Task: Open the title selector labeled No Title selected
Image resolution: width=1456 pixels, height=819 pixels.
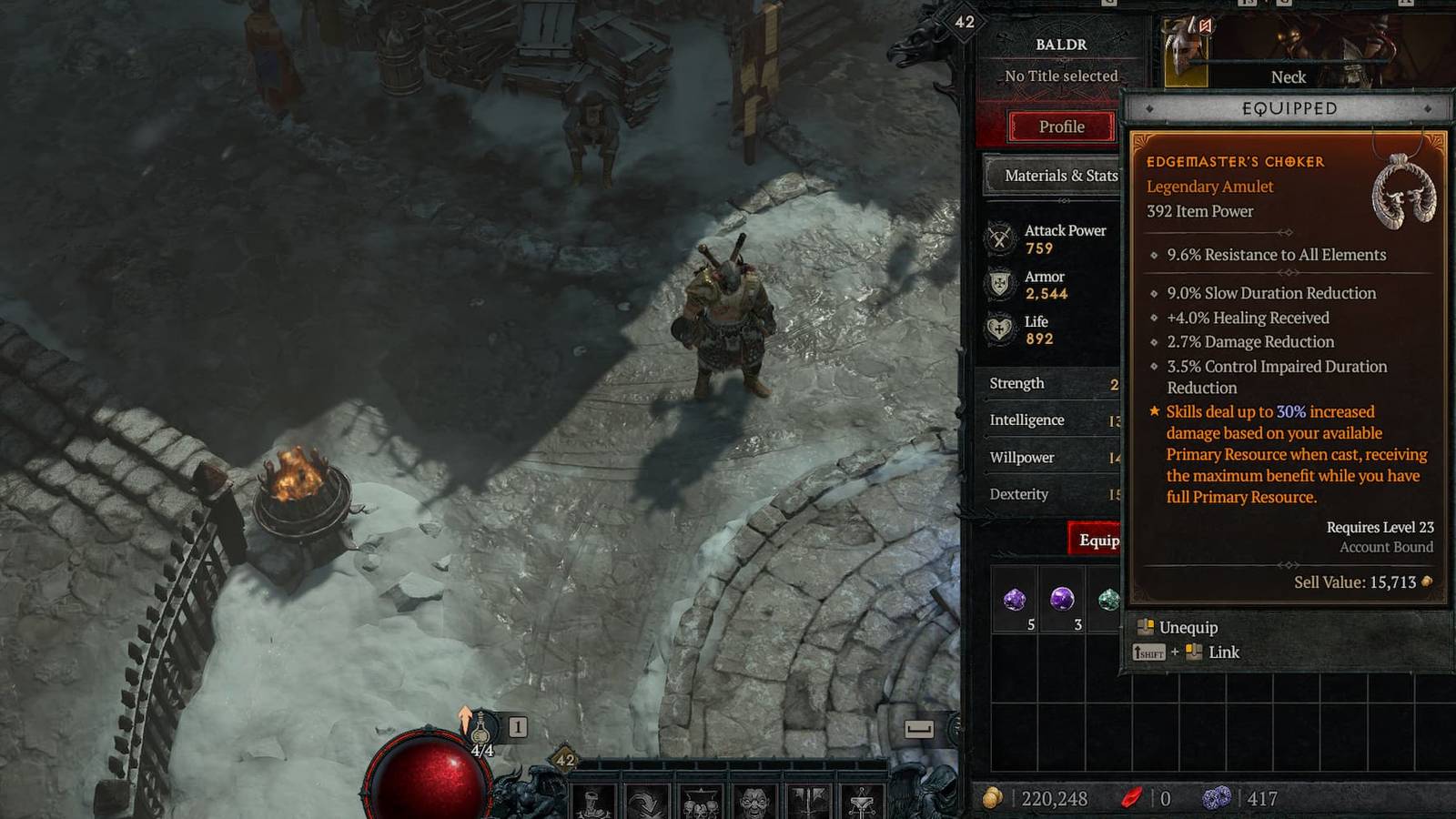Action: coord(1060,76)
